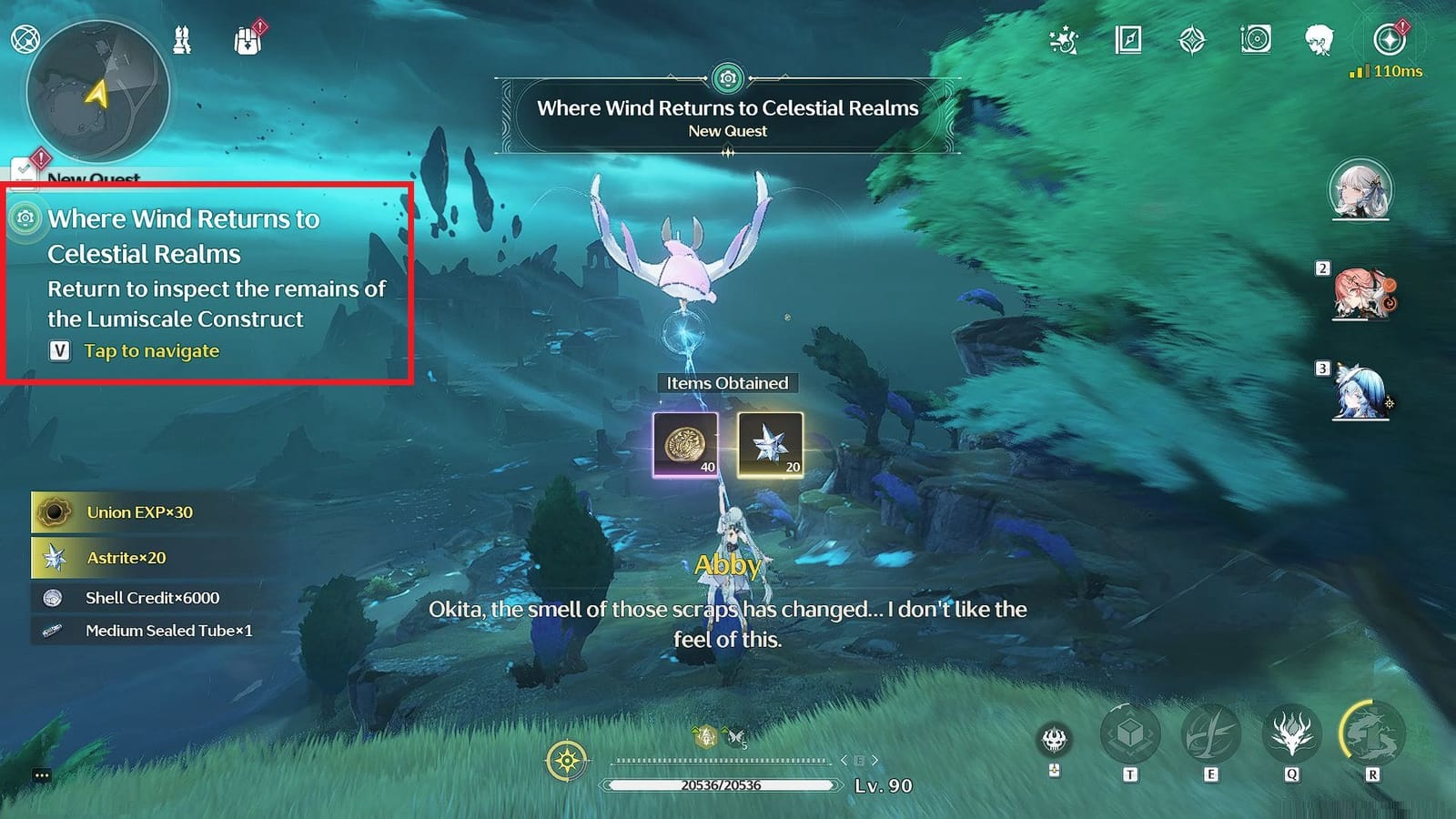Use the Echo skill bound to Q
This screenshot has height=819, width=1456.
click(x=1290, y=733)
